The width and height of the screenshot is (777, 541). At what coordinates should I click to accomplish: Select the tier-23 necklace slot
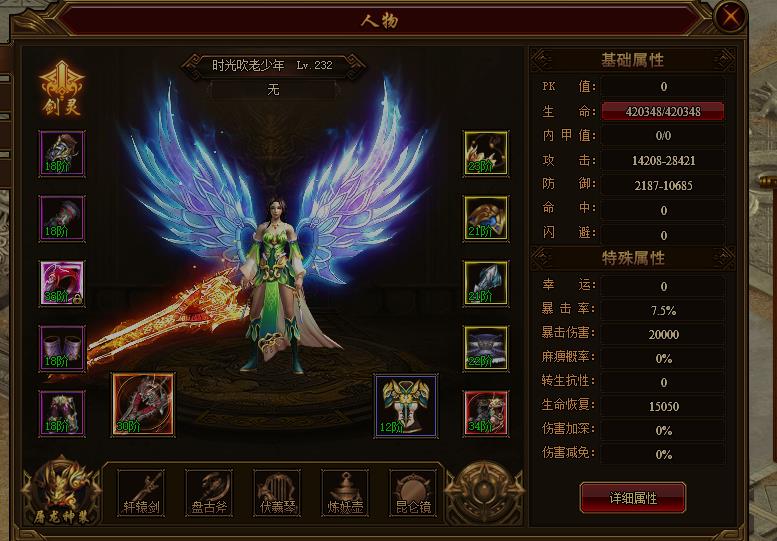click(x=486, y=153)
